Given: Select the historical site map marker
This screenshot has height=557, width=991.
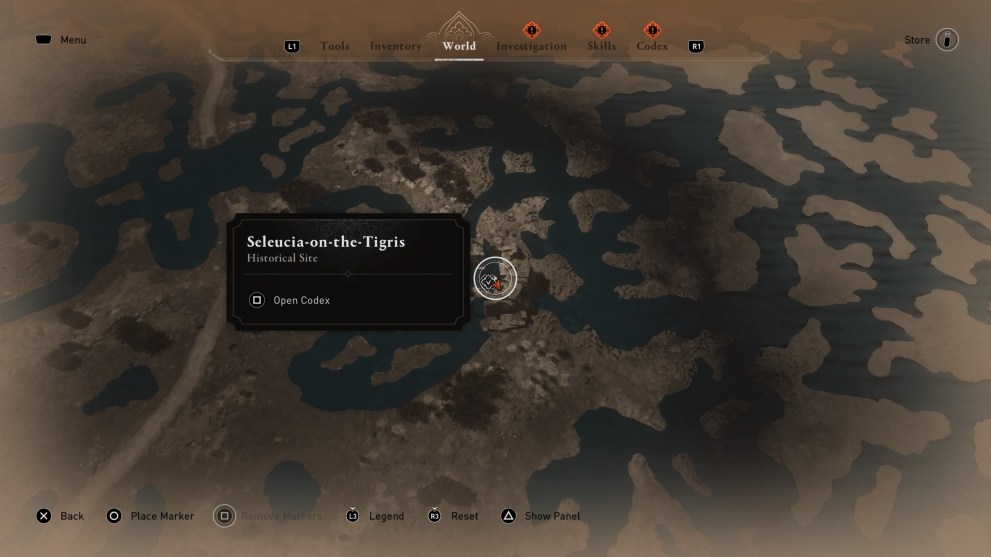Looking at the screenshot, I should 494,279.
